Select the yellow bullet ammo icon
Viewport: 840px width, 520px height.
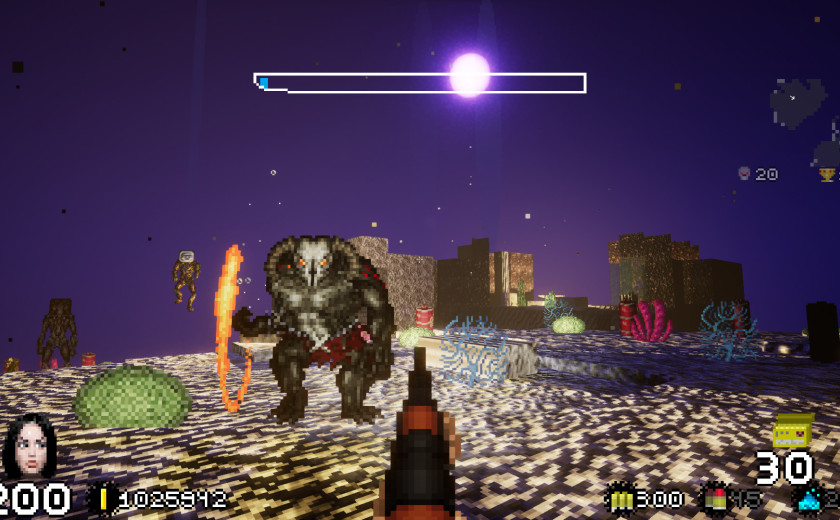(620, 498)
